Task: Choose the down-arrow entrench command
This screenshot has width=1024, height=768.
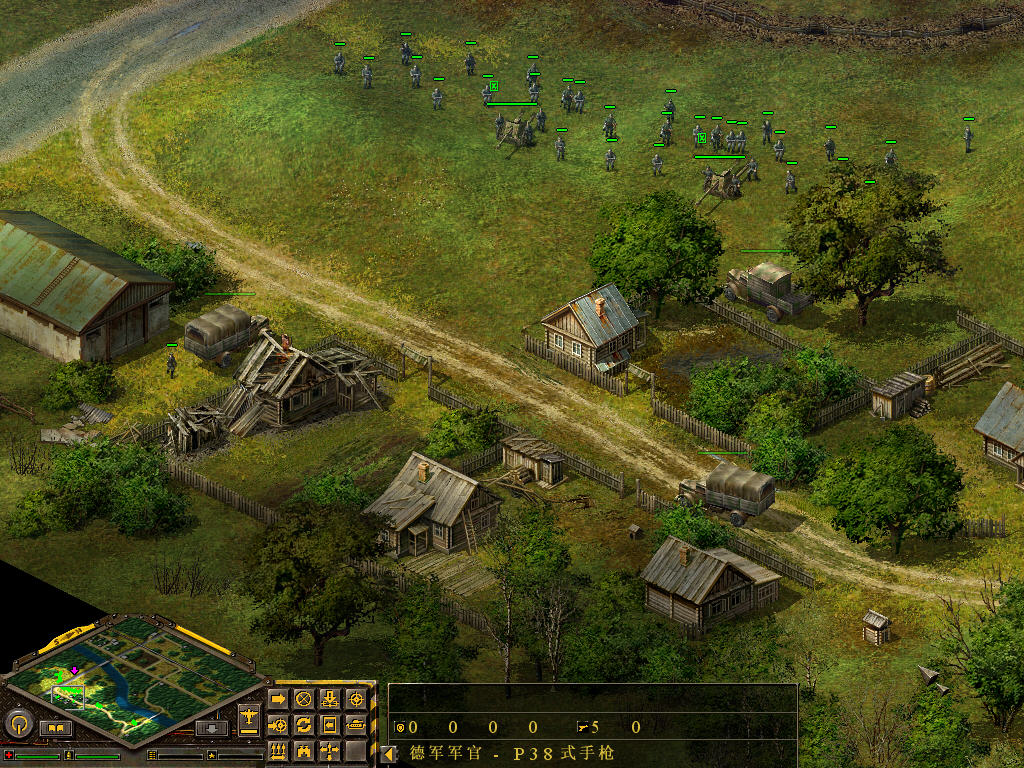Action: pos(329,699)
